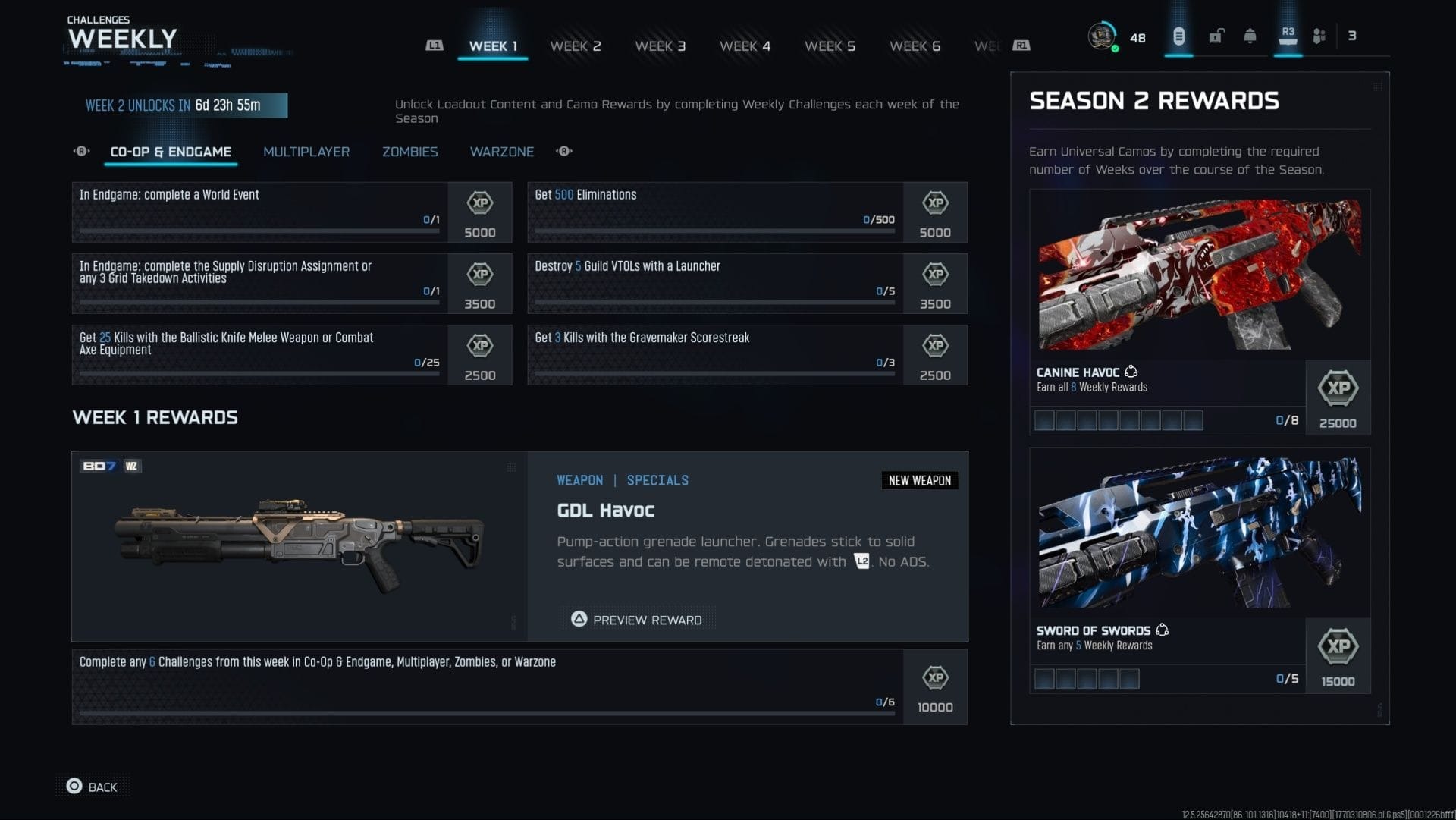1456x820 pixels.
Task: Open the Canine Havoc camo reward
Action: [x=1199, y=311]
